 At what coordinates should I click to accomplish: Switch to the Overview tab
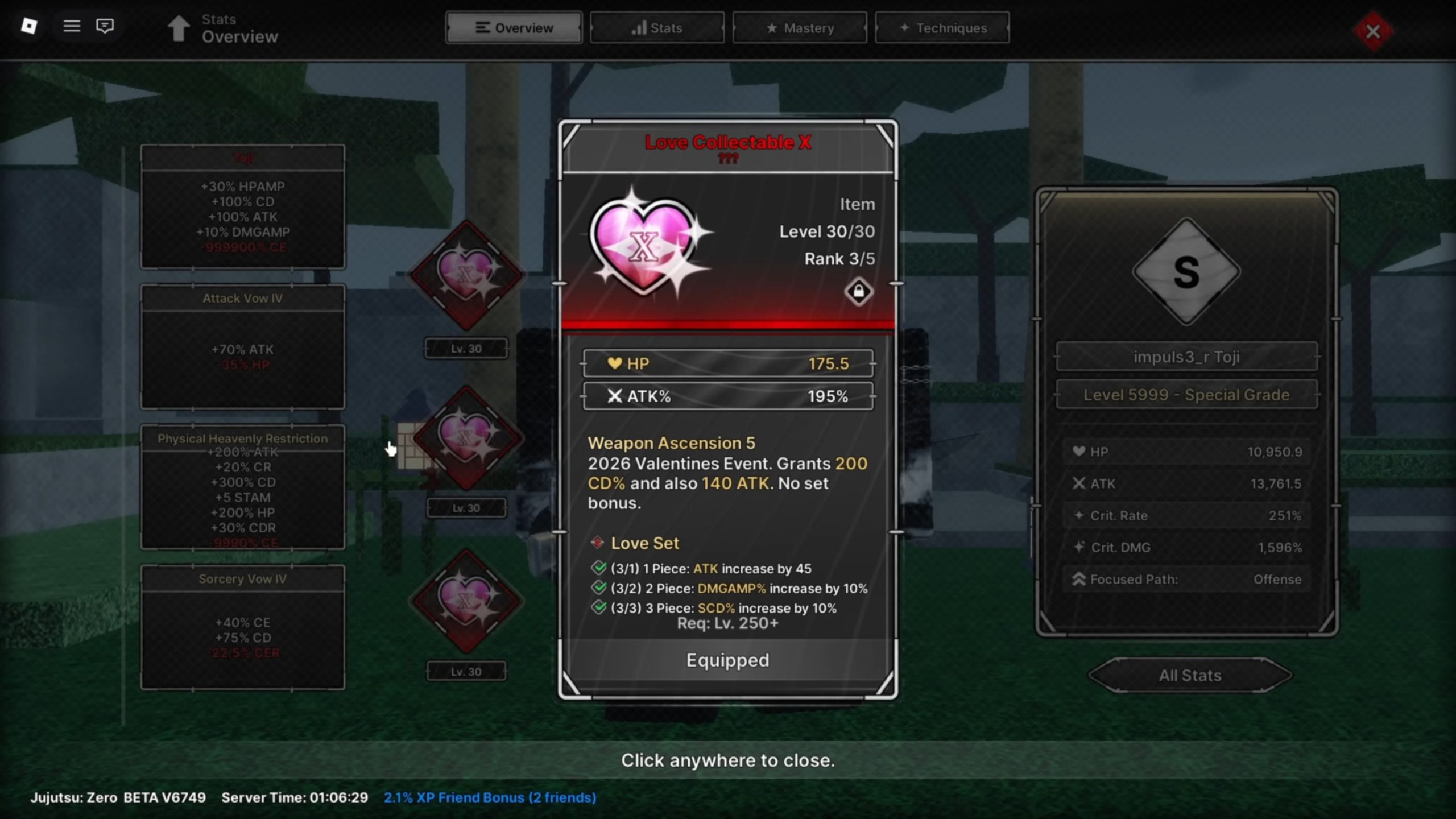point(514,28)
